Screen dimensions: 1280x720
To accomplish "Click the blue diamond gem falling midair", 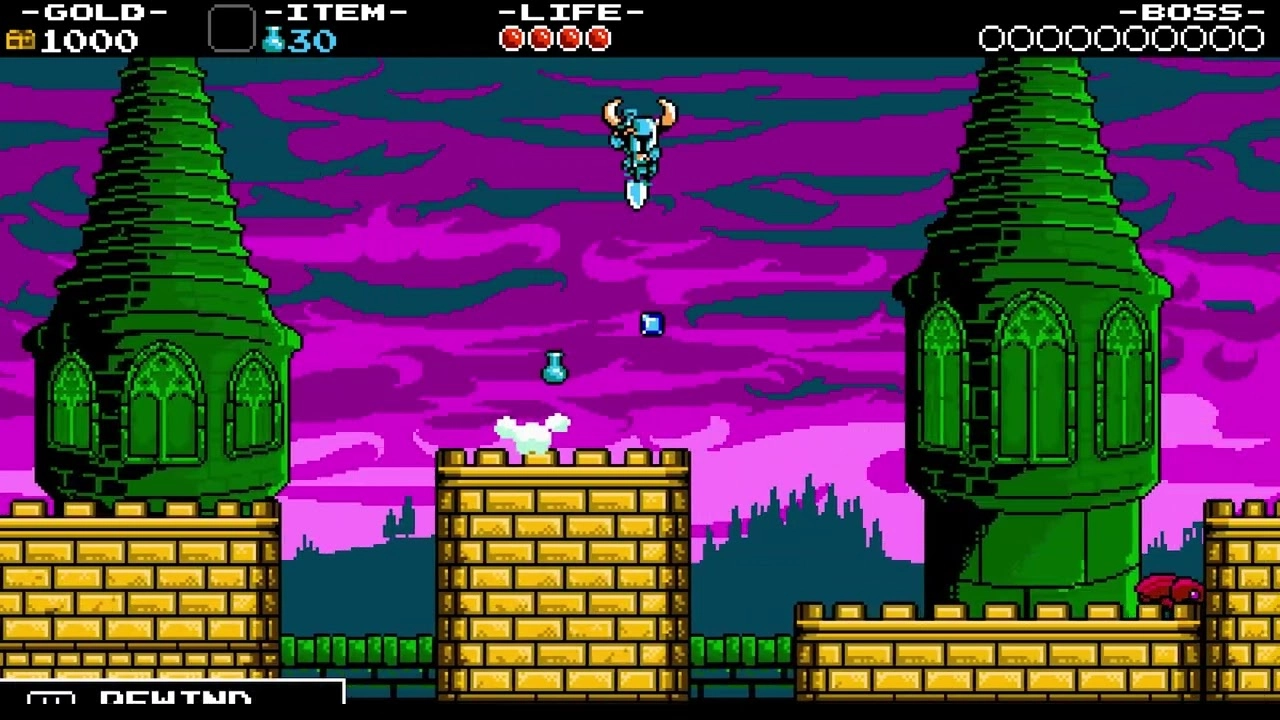I will pyautogui.click(x=650, y=323).
